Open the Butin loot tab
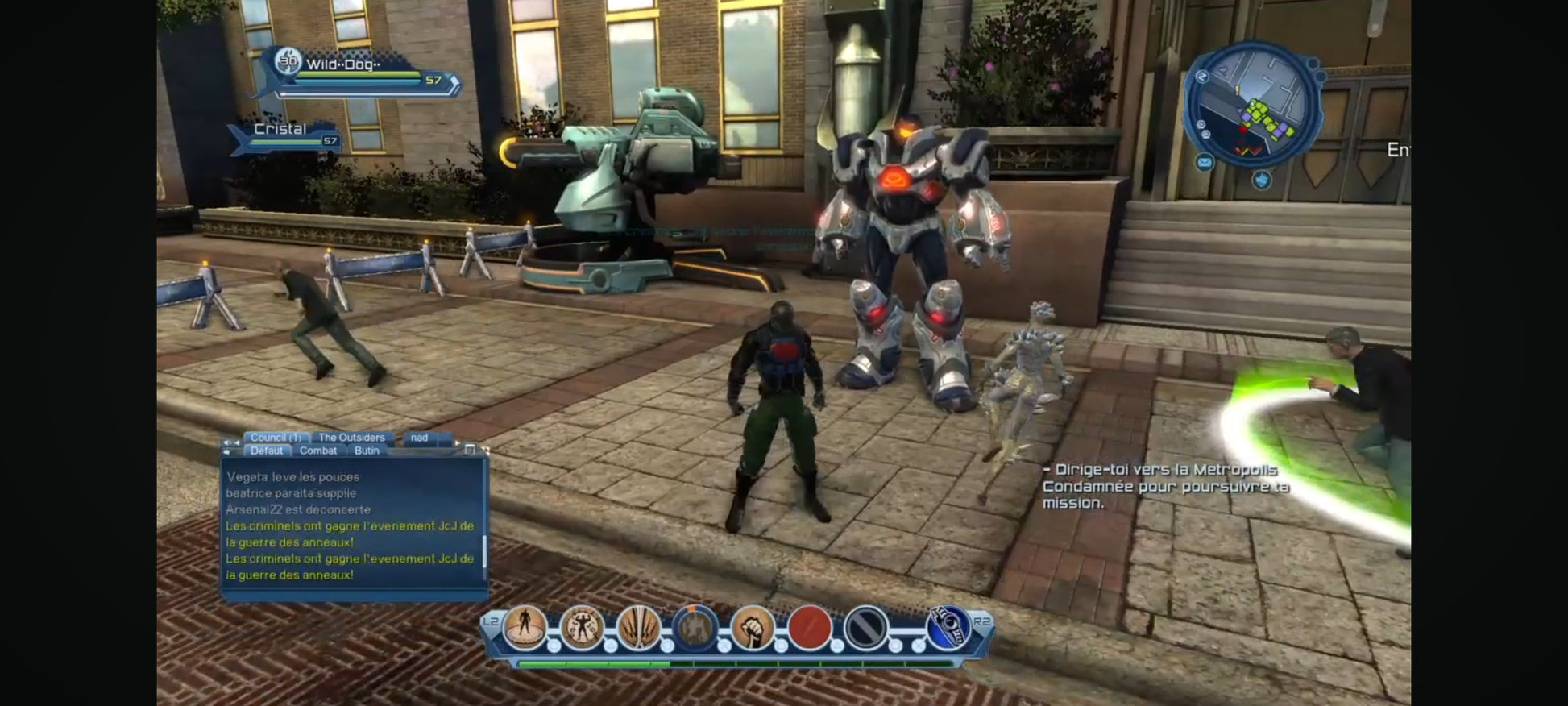1568x706 pixels. 367,451
